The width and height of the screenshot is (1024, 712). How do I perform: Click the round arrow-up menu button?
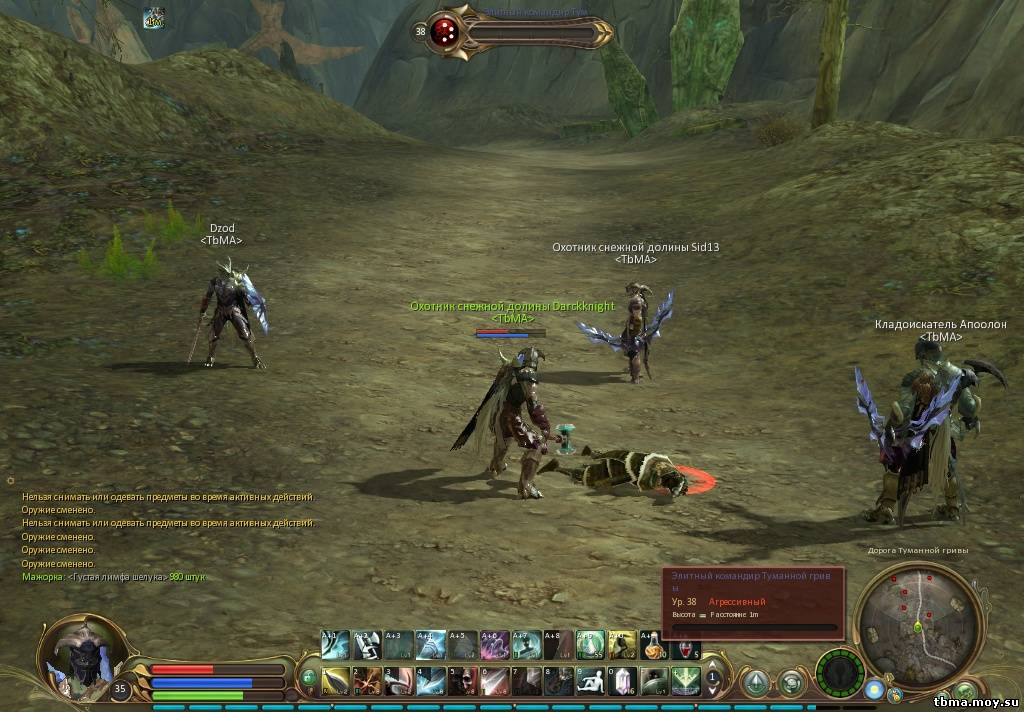[x=756, y=682]
